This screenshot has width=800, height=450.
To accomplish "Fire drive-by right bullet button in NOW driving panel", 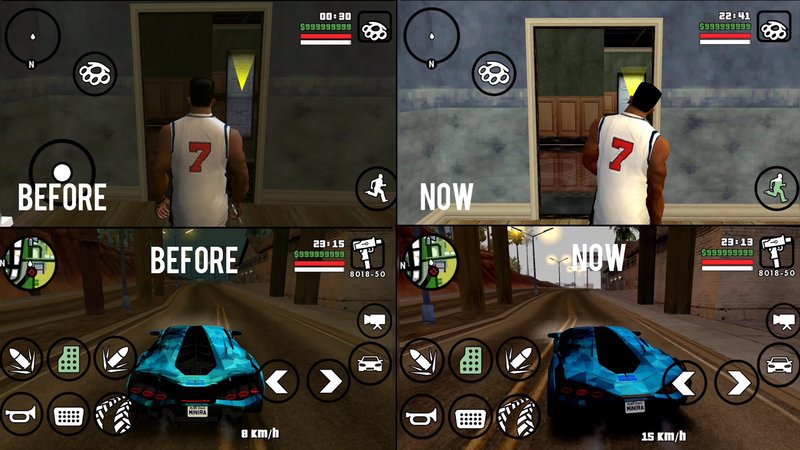I will tap(518, 359).
